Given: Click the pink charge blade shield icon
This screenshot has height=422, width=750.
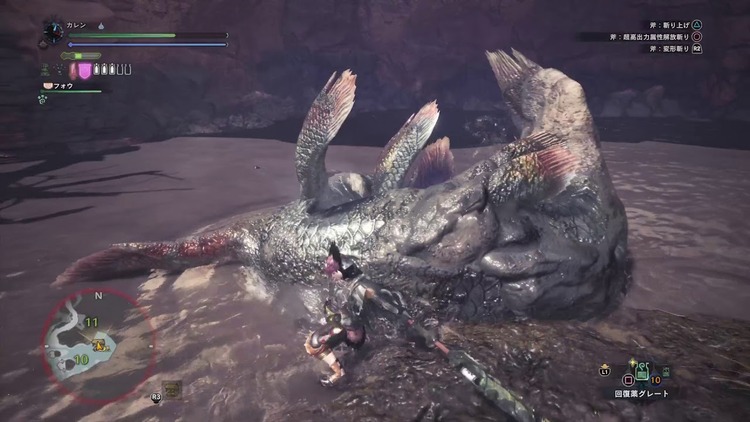Looking at the screenshot, I should [86, 70].
